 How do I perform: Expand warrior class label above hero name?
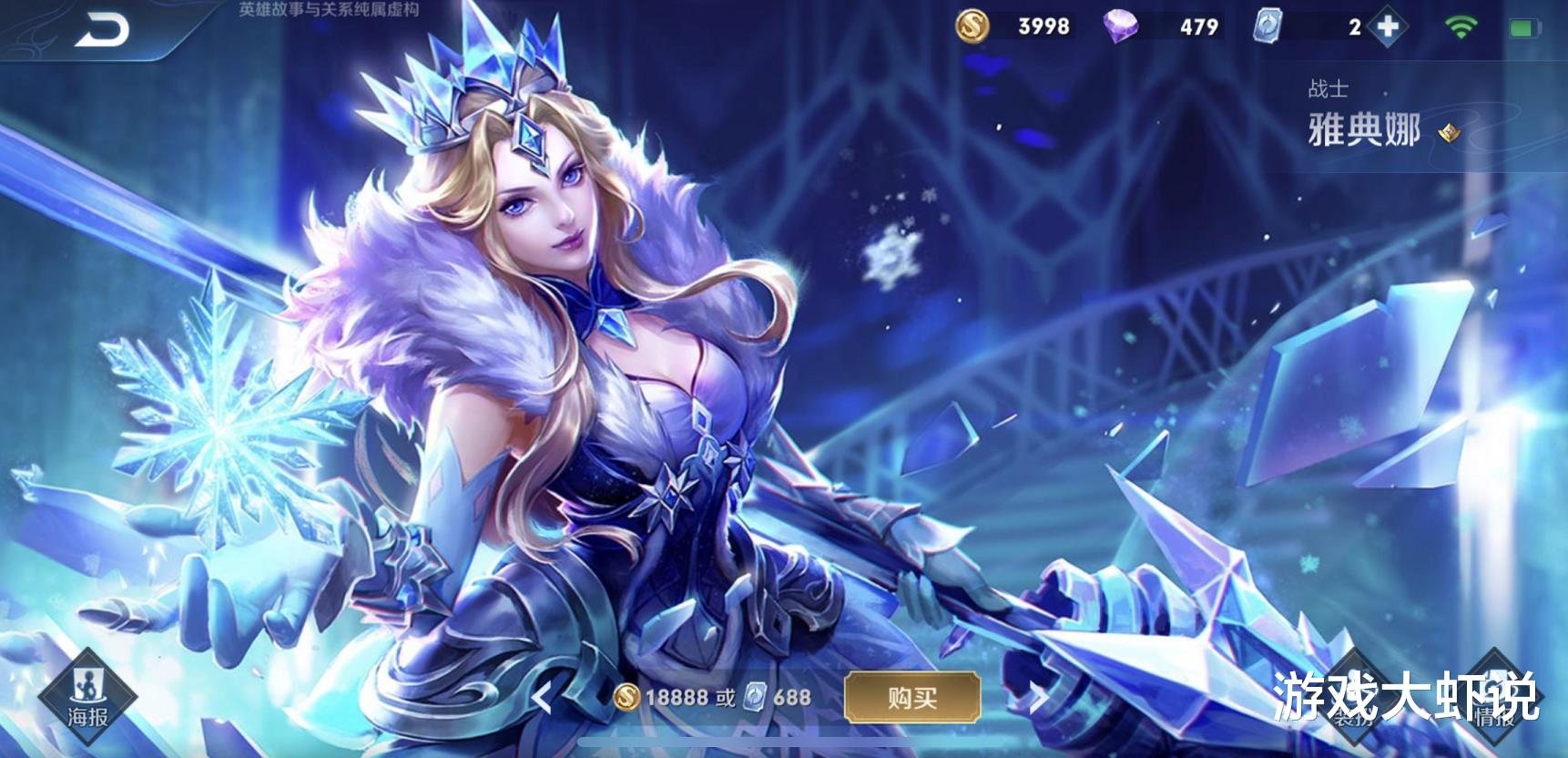pos(1329,88)
